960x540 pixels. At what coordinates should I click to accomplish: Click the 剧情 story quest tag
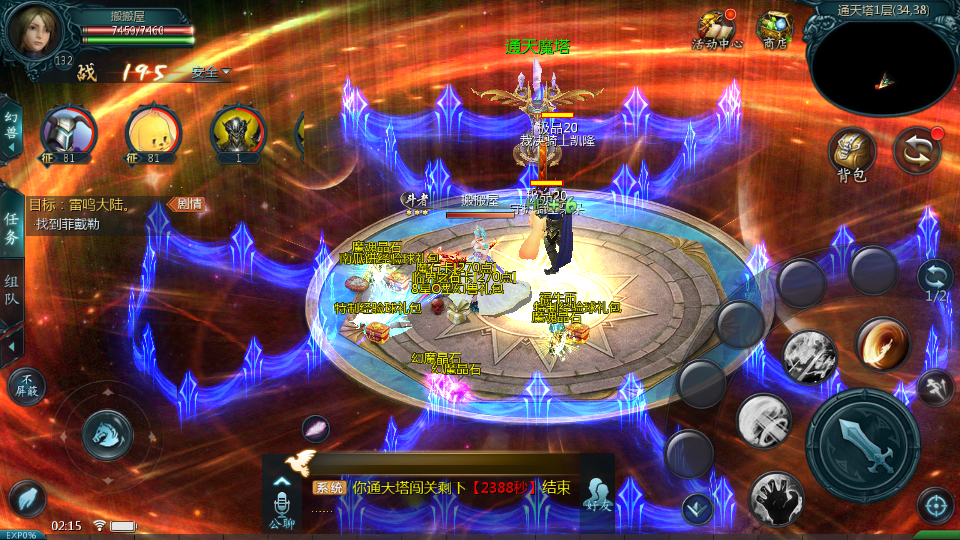point(188,204)
